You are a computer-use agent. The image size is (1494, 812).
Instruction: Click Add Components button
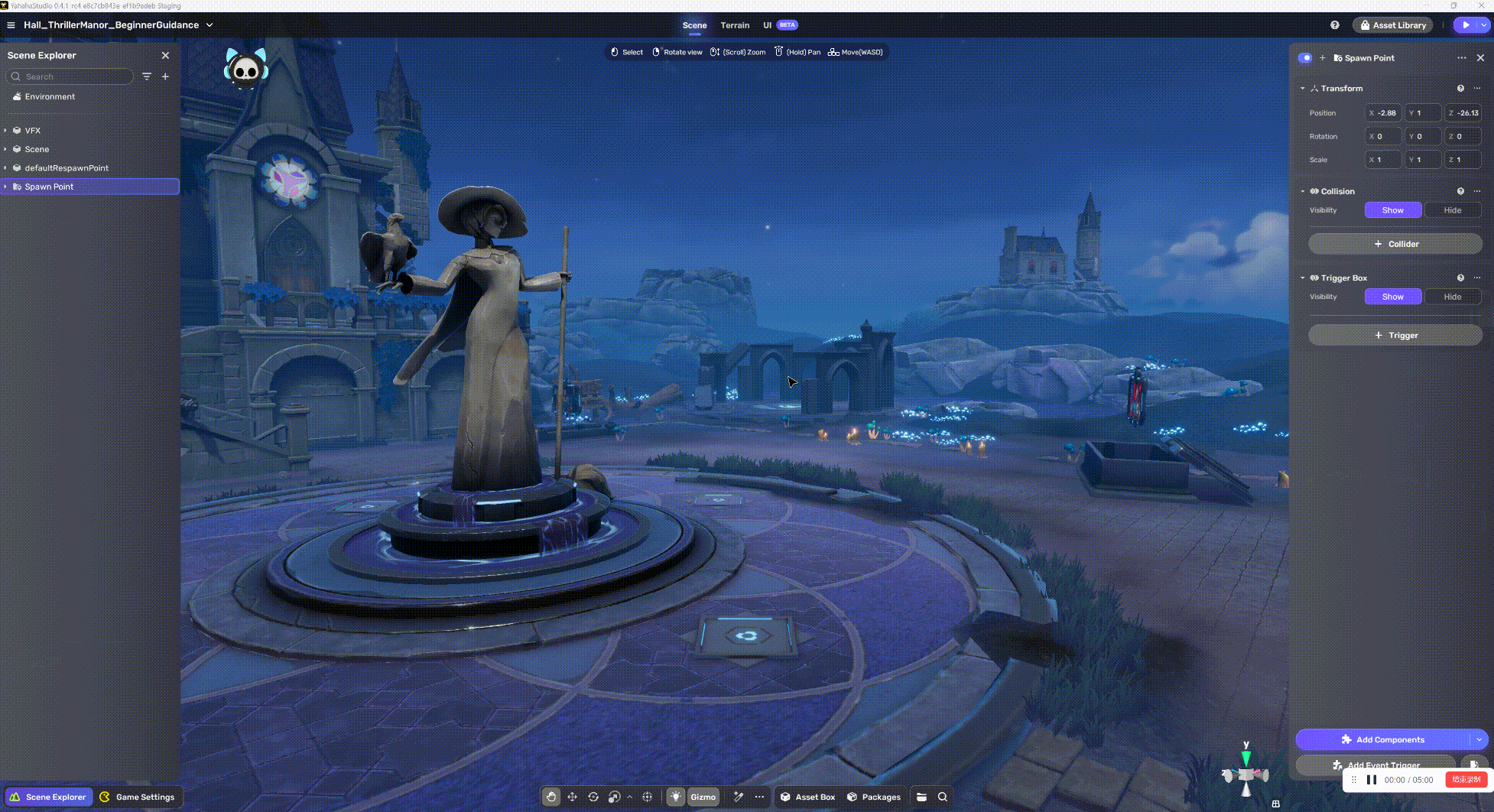(x=1383, y=739)
